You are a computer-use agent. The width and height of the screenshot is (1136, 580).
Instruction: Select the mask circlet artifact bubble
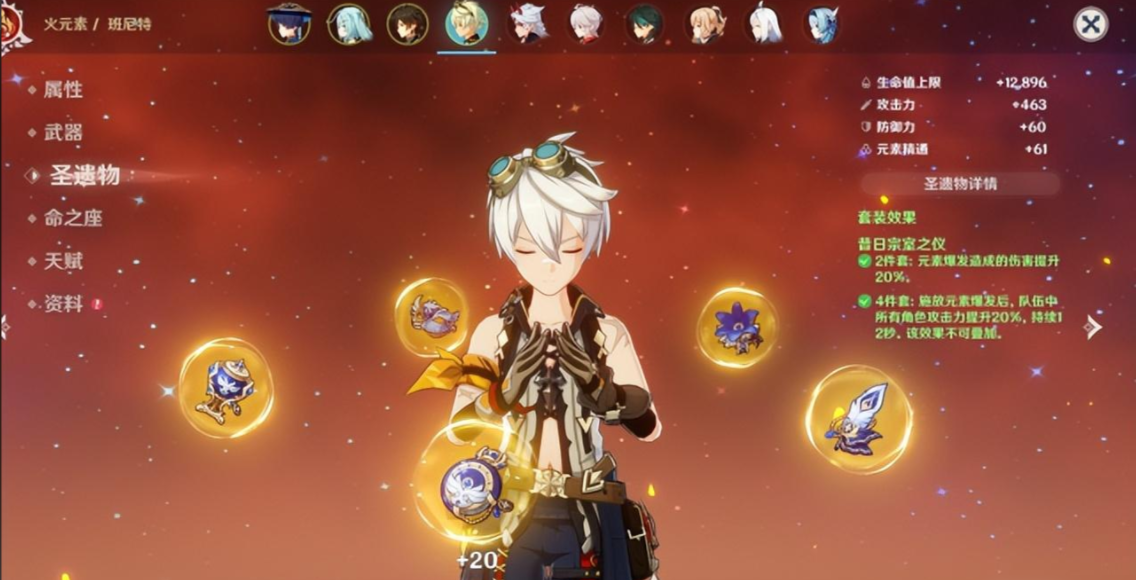(432, 316)
